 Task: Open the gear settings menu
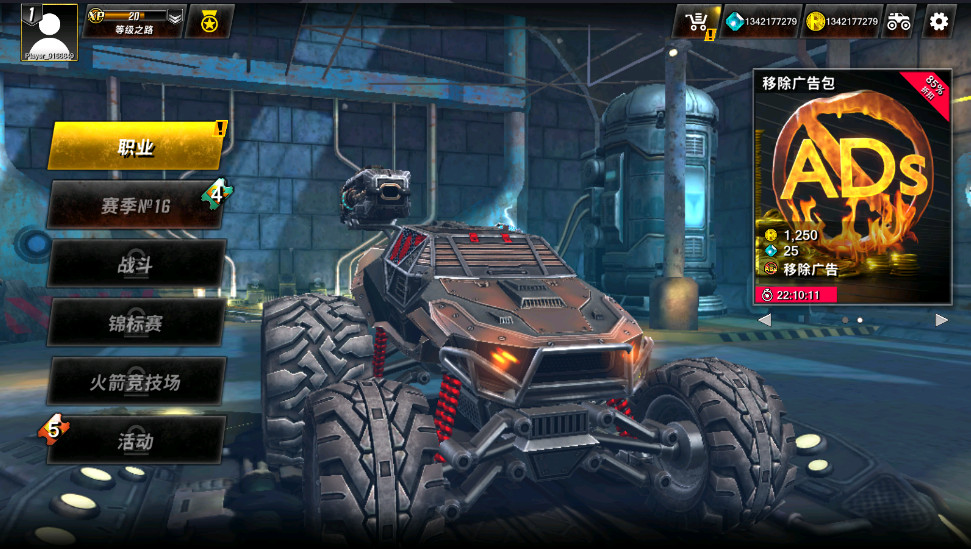938,21
